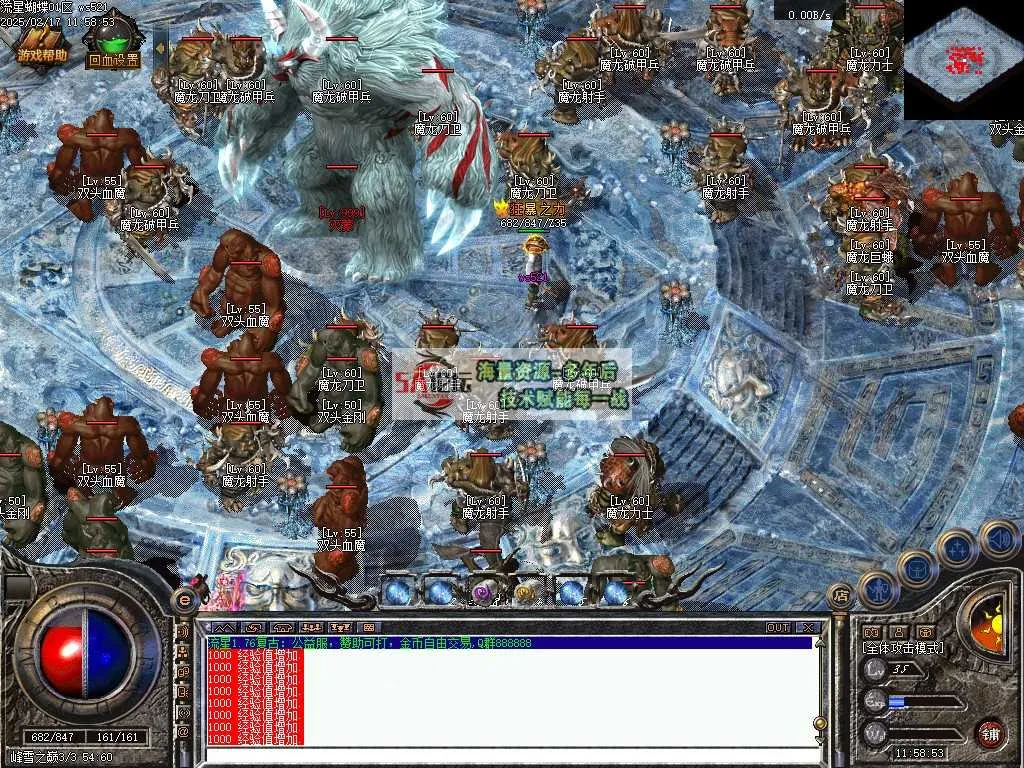Click the round e button left of chat
Image resolution: width=1024 pixels, height=768 pixels.
click(x=185, y=599)
